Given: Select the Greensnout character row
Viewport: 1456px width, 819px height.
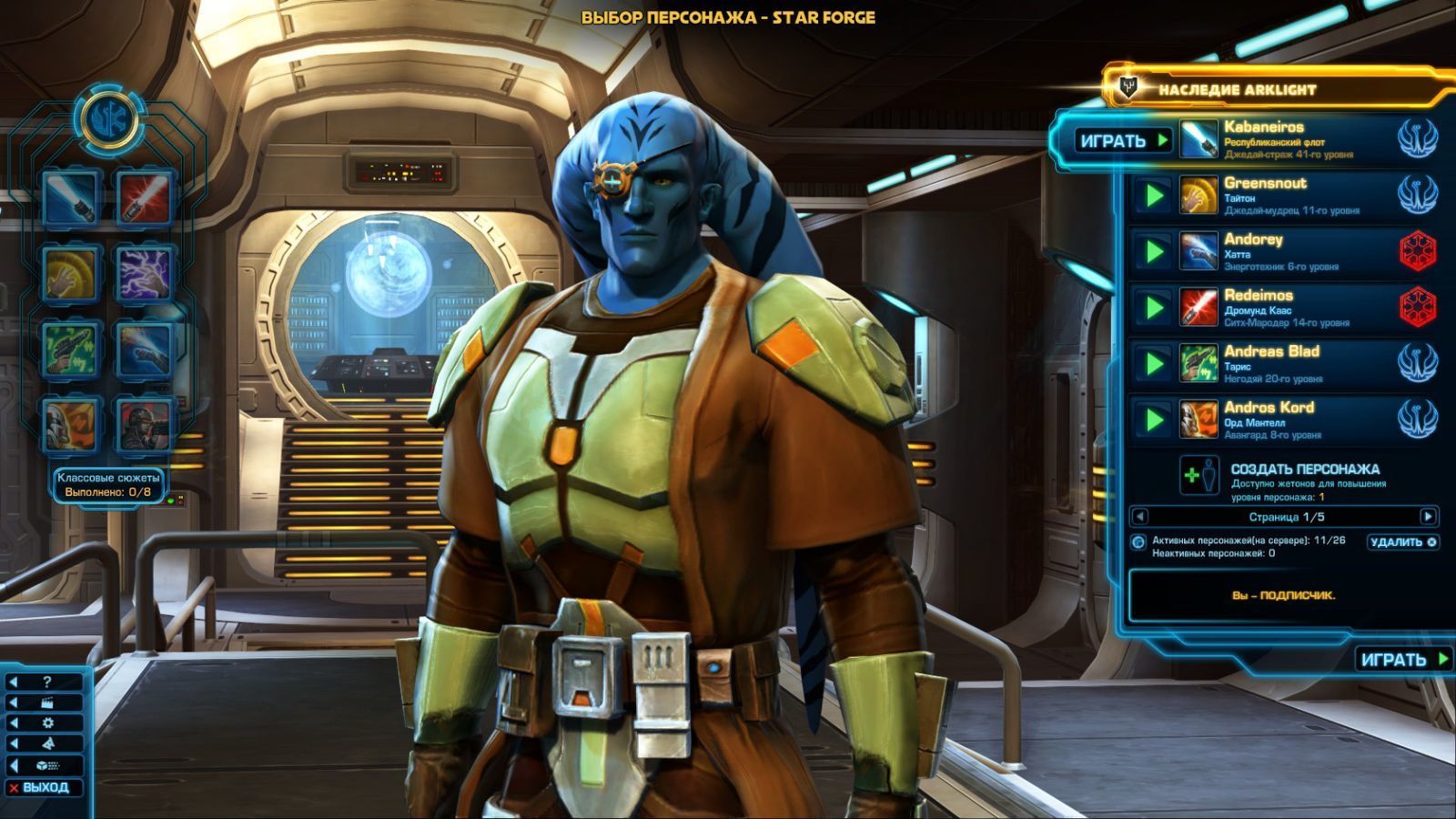Looking at the screenshot, I should 1290,196.
